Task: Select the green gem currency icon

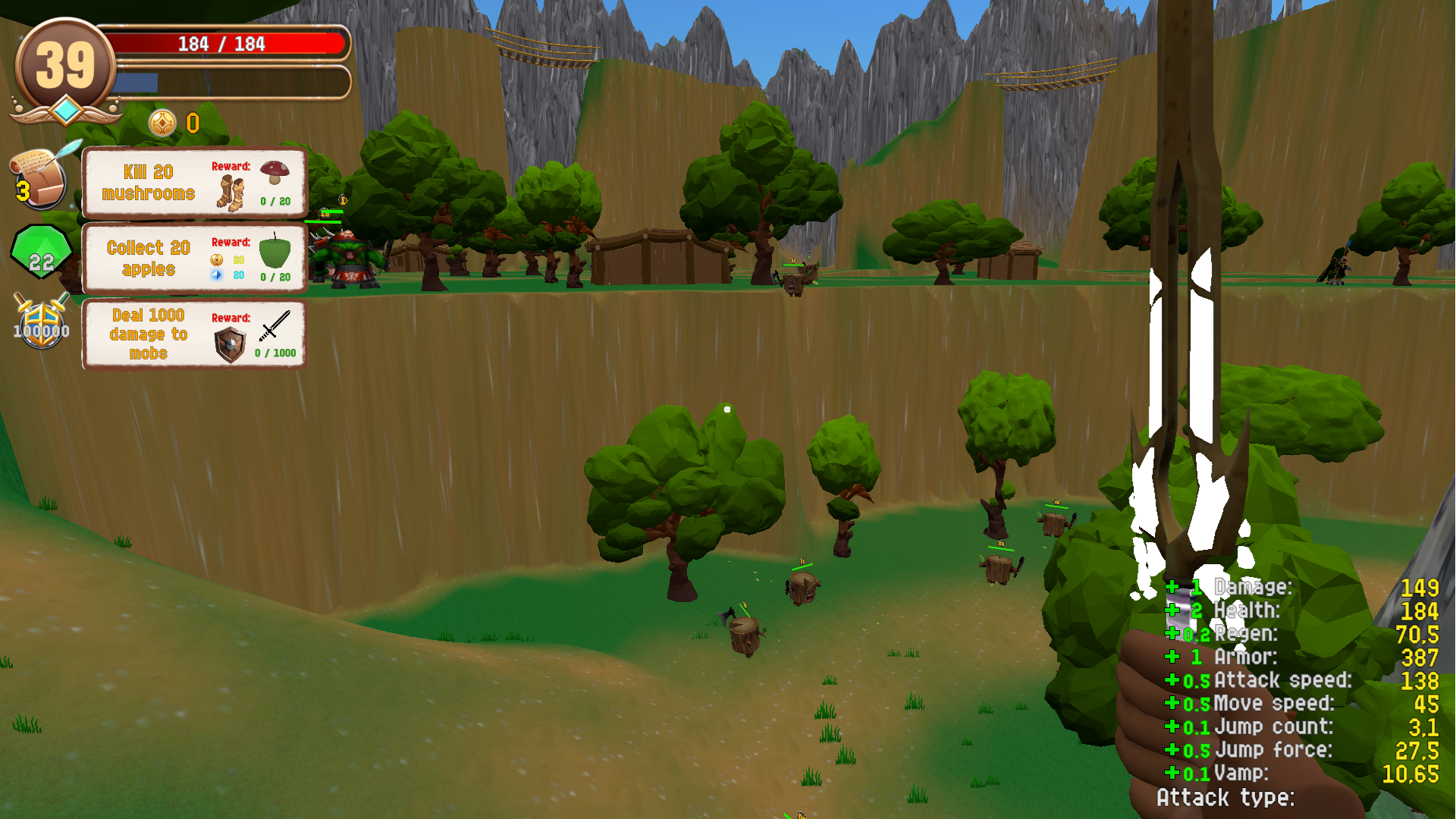Action: 39,250
